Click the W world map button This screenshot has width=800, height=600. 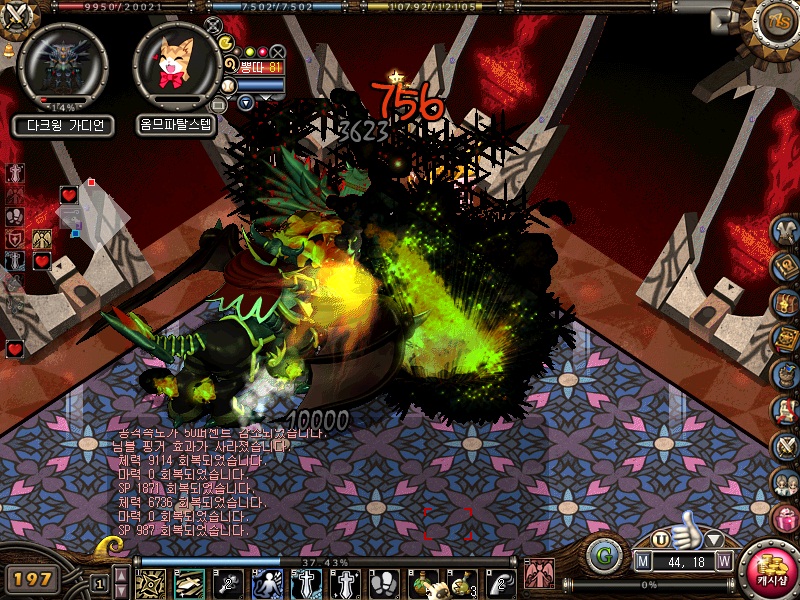[724, 560]
